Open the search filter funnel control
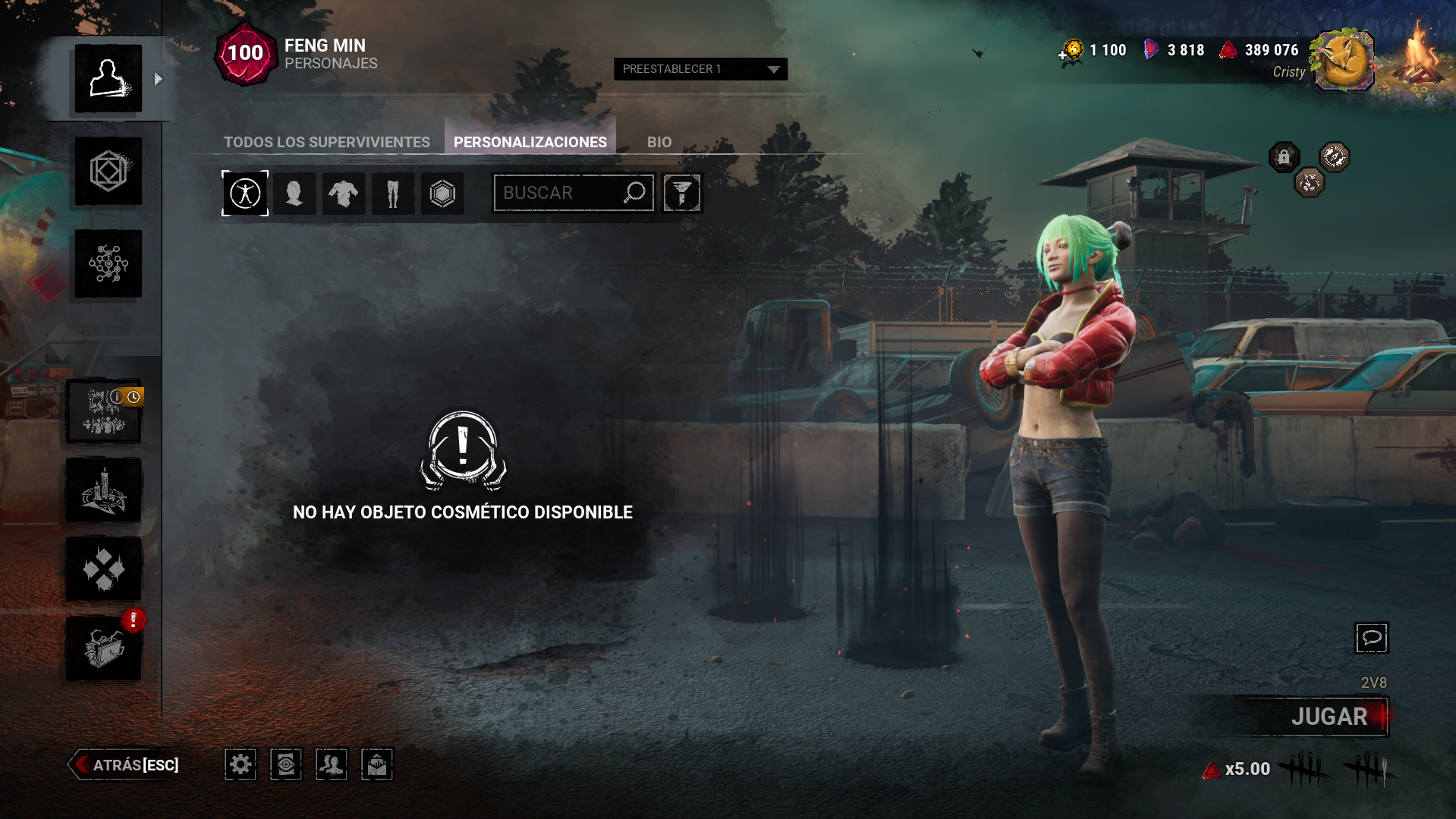This screenshot has width=1456, height=819. (x=681, y=193)
